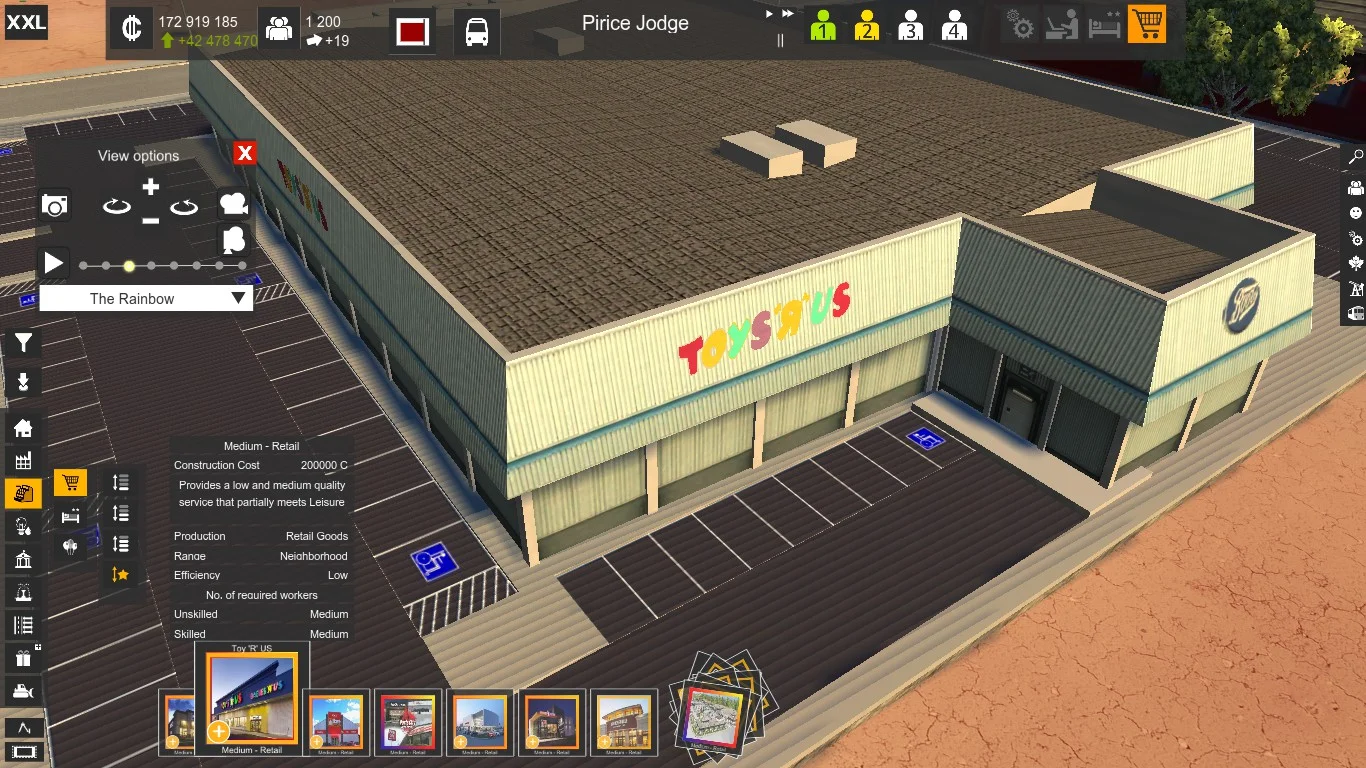Screen dimensions: 1366x768
Task: Select the yellow worker class 2
Action: [867, 25]
